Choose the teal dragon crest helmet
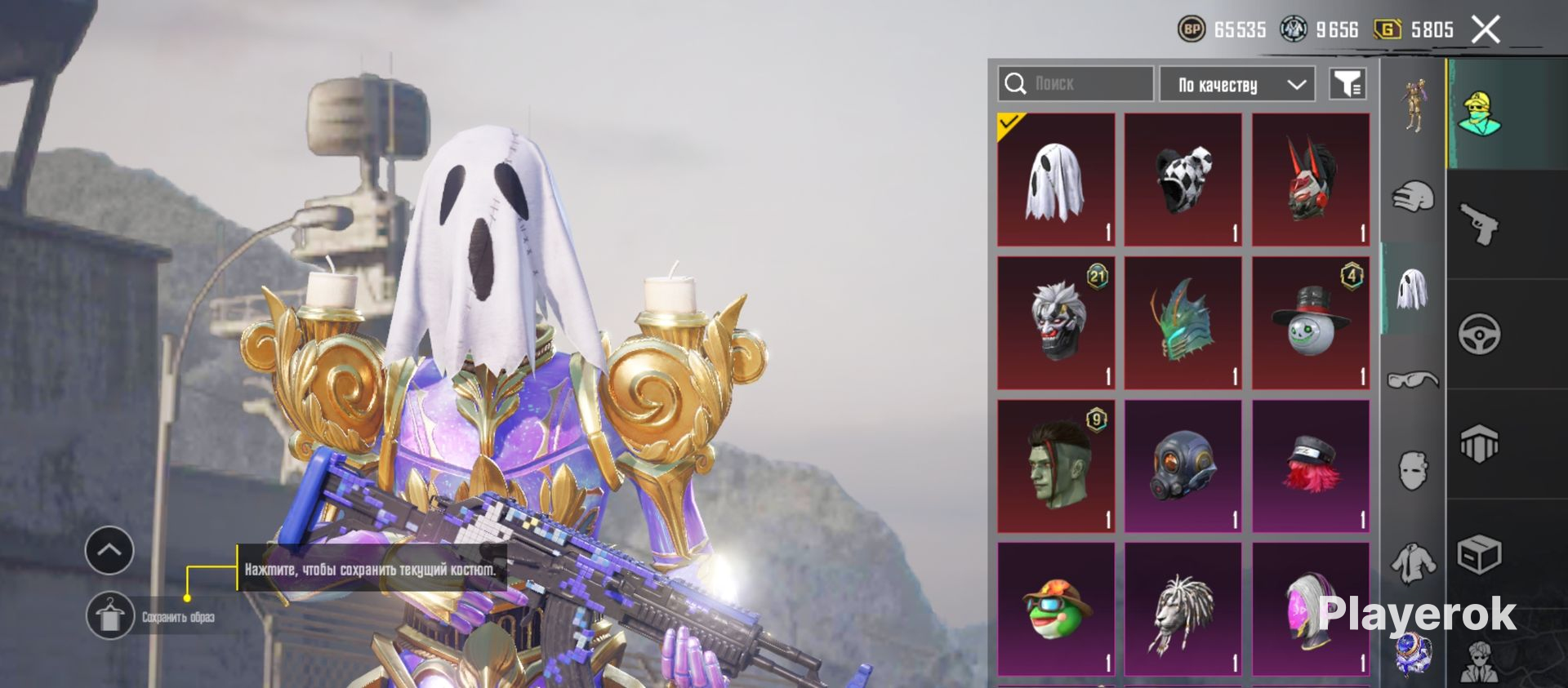Image resolution: width=1568 pixels, height=688 pixels. 1183,323
